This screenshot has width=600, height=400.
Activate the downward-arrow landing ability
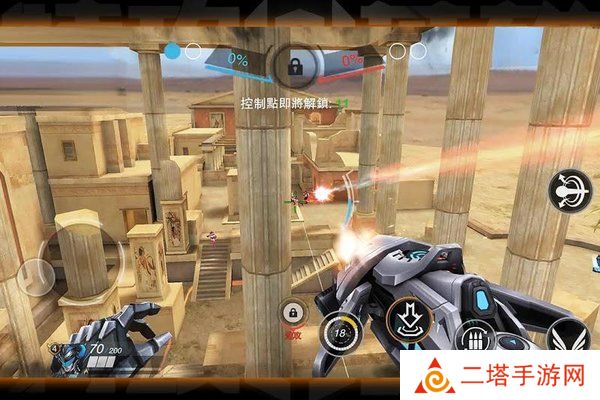click(x=406, y=318)
